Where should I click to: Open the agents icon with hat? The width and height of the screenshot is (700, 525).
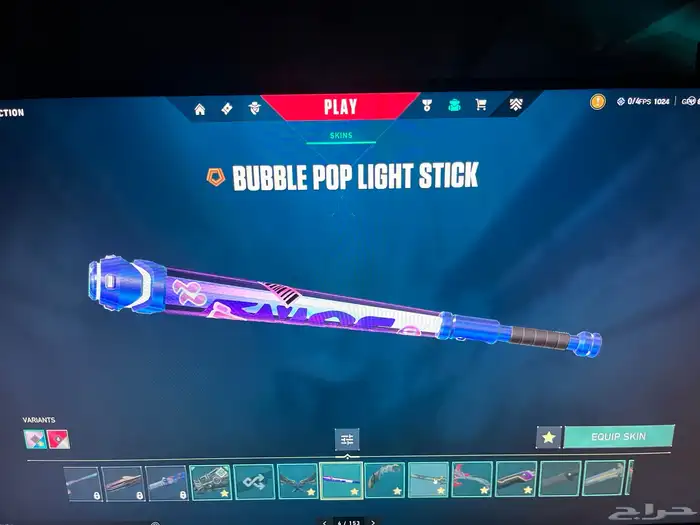[253, 109]
